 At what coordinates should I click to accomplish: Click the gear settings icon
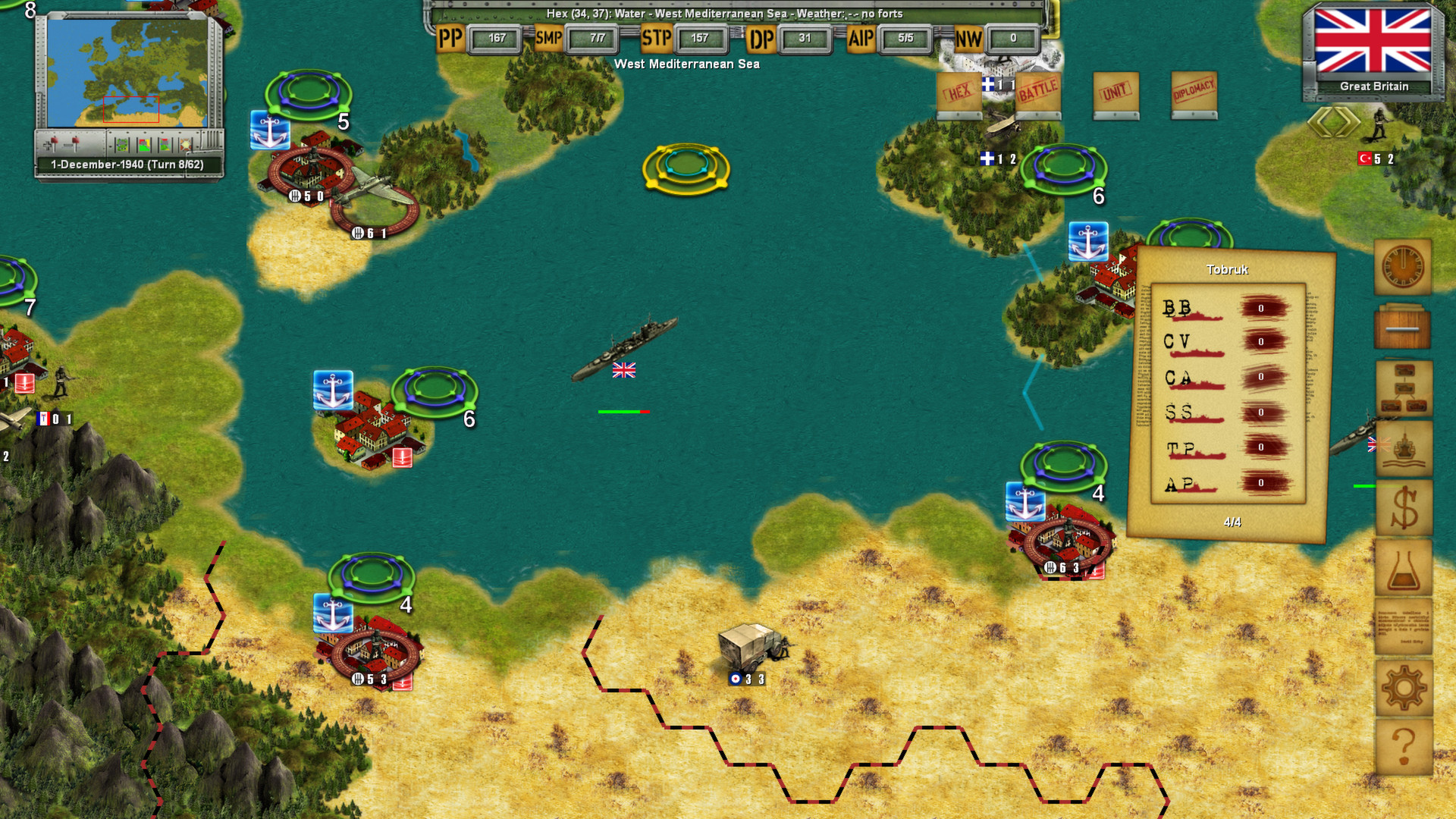[x=1403, y=686]
